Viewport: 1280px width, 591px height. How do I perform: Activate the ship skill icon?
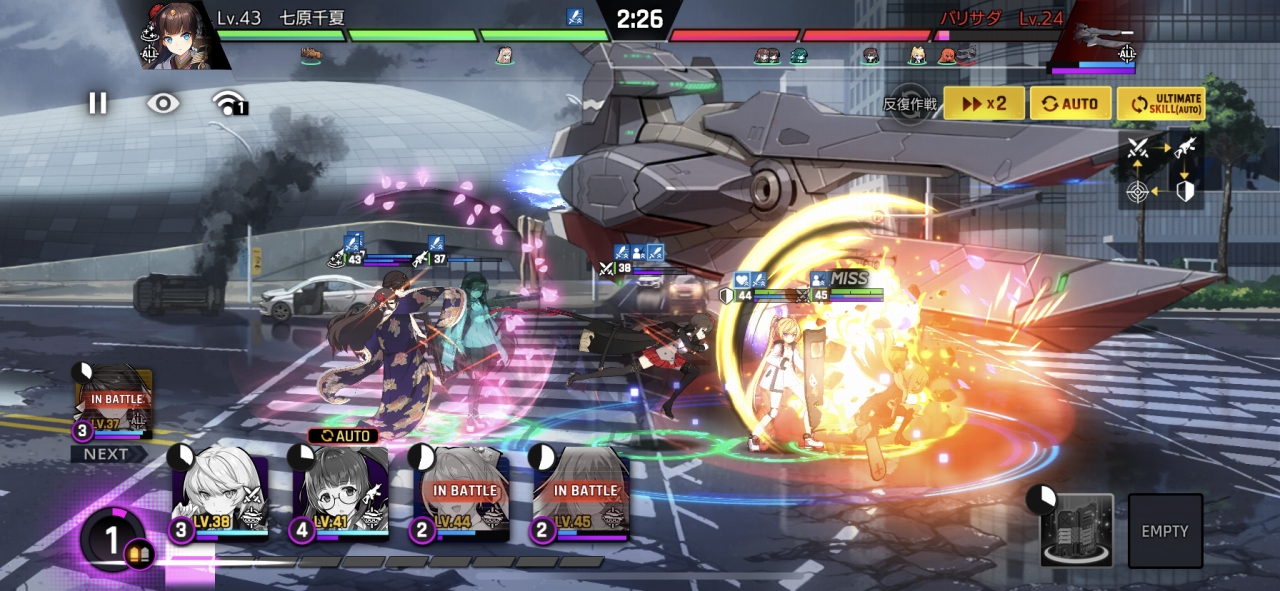[1076, 530]
